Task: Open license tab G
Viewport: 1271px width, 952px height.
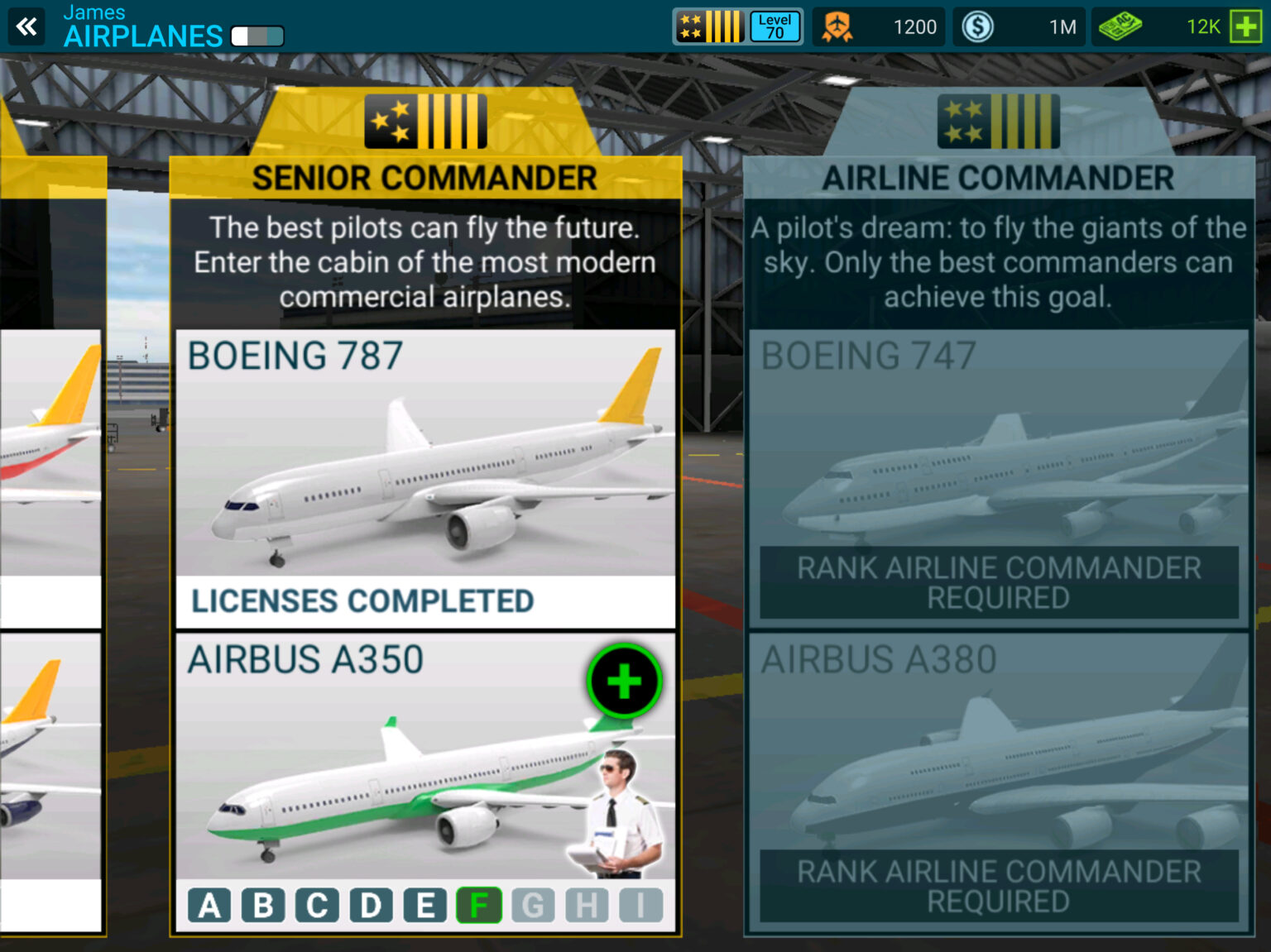Action: 534,906
